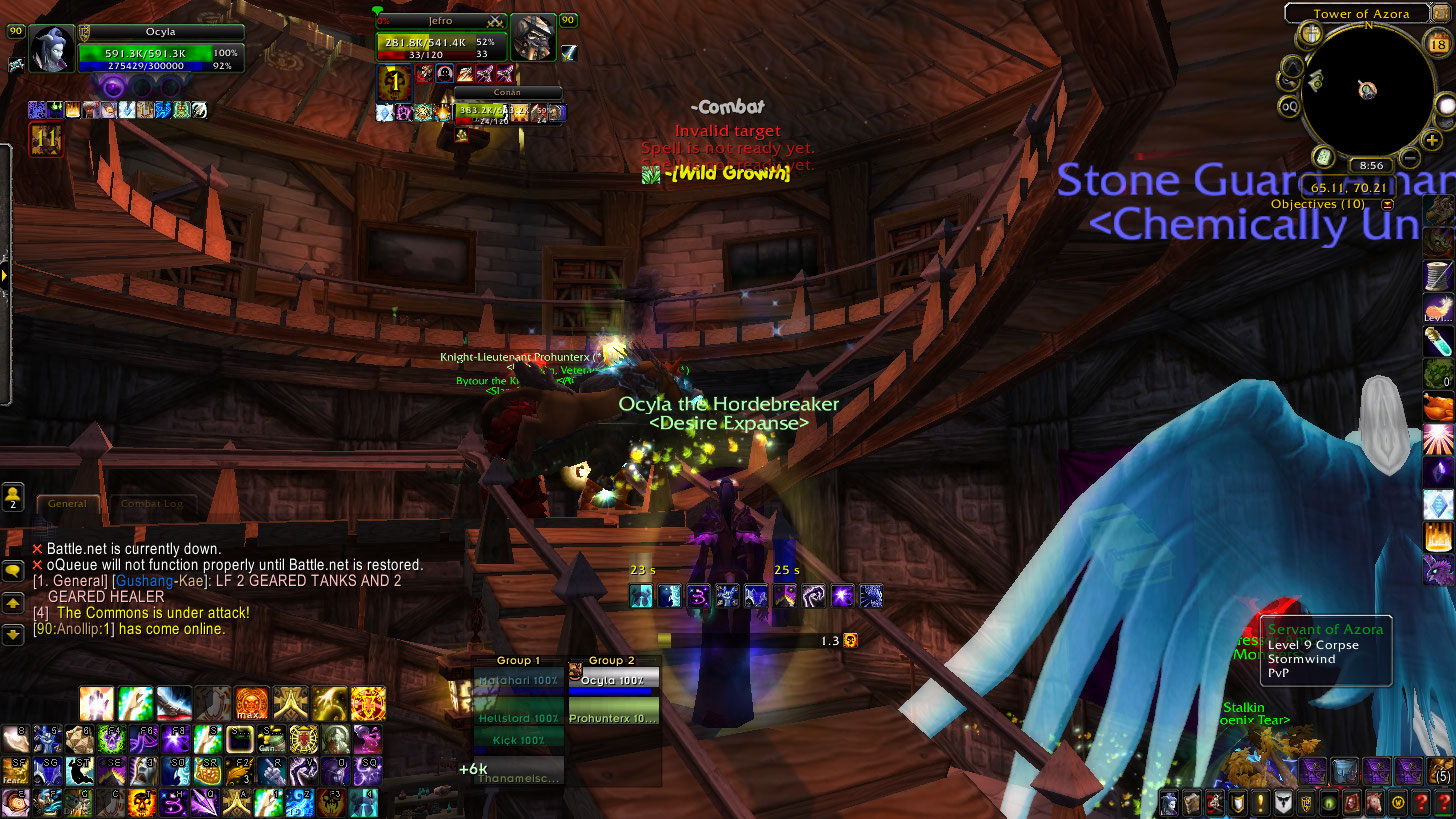
Task: Select the General chat tab
Action: 68,504
